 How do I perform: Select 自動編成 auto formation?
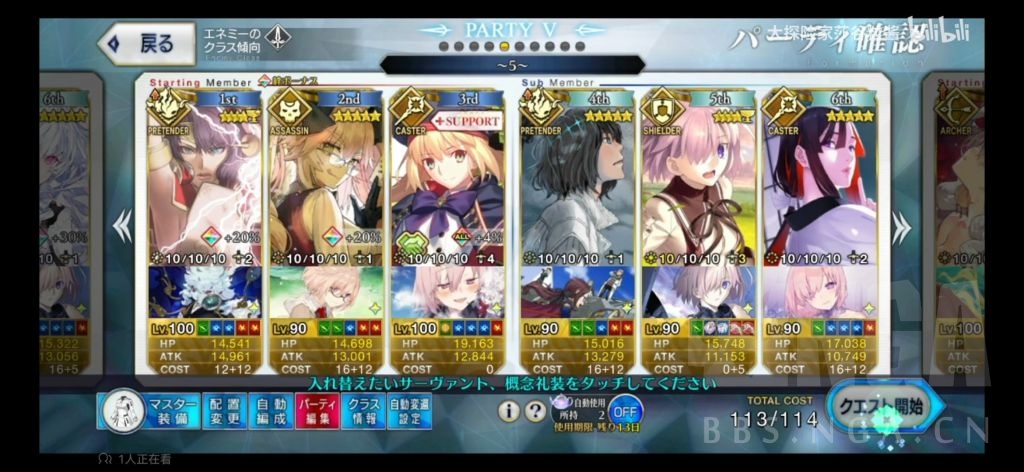(270, 411)
